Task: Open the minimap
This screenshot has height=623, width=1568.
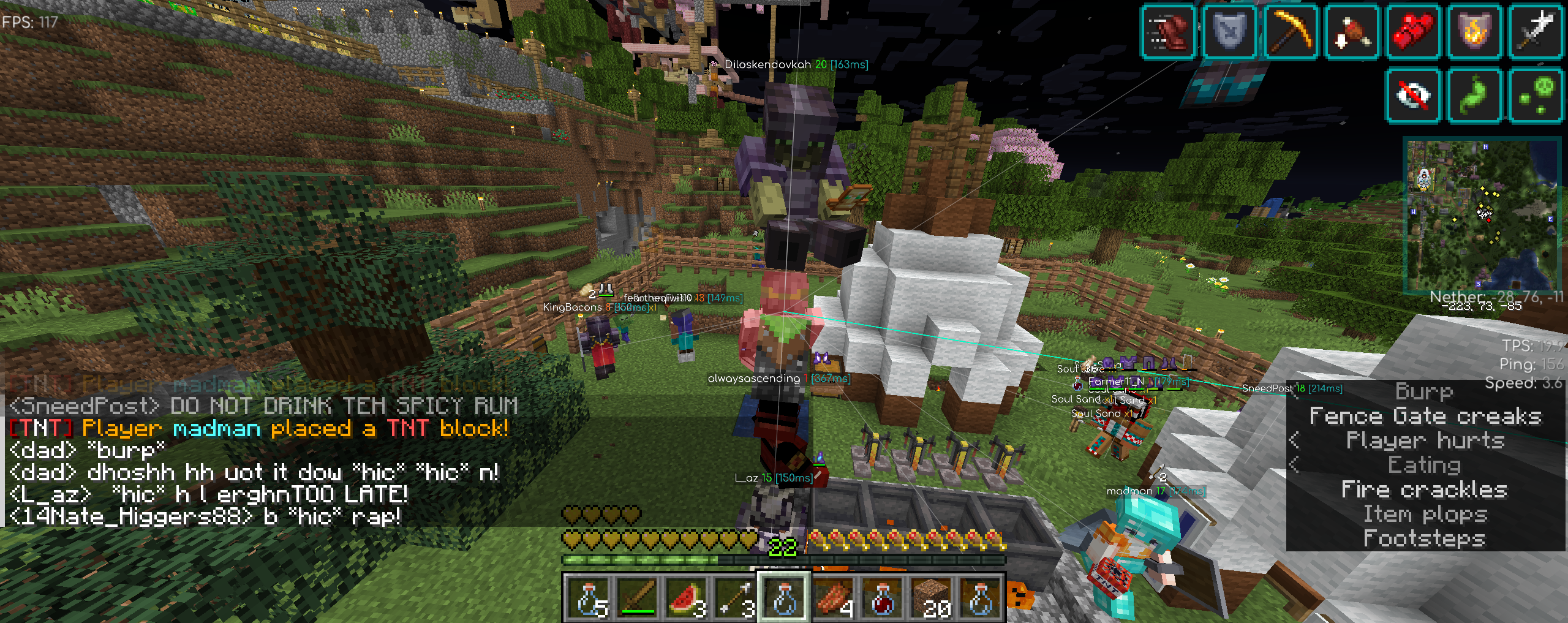Action: (x=1482, y=214)
